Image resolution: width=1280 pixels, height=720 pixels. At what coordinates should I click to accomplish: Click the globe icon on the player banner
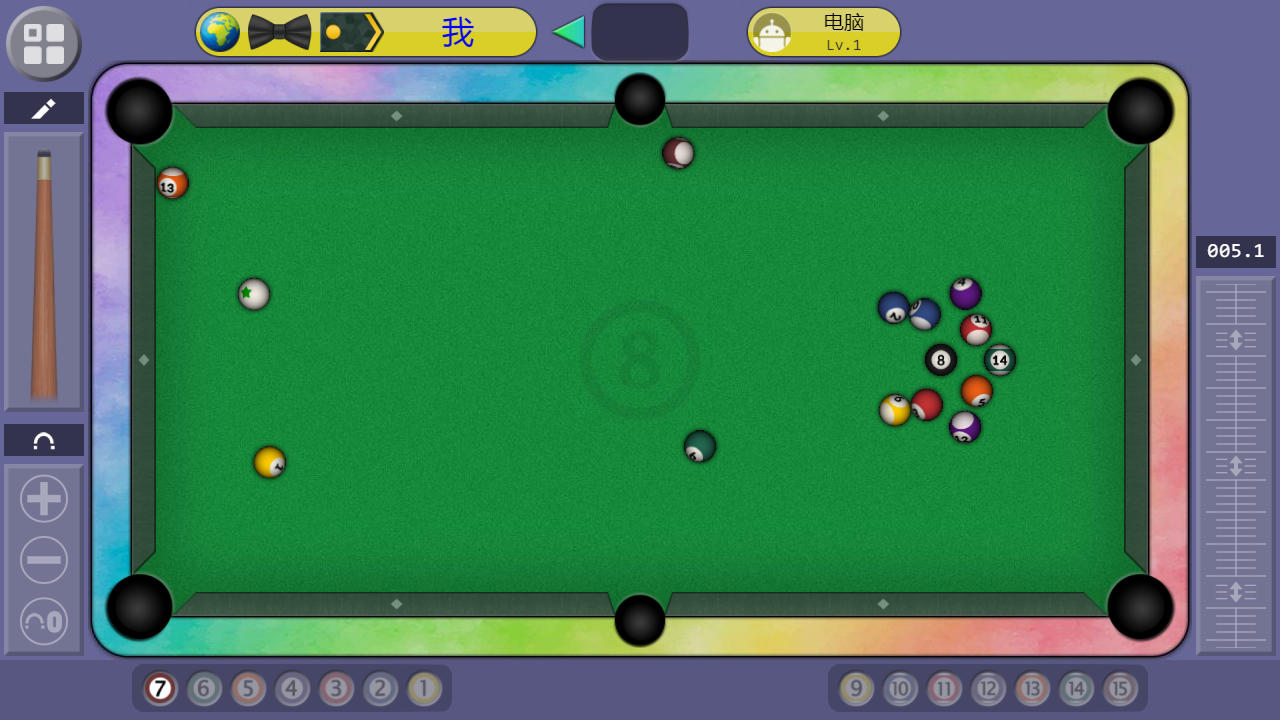click(220, 31)
